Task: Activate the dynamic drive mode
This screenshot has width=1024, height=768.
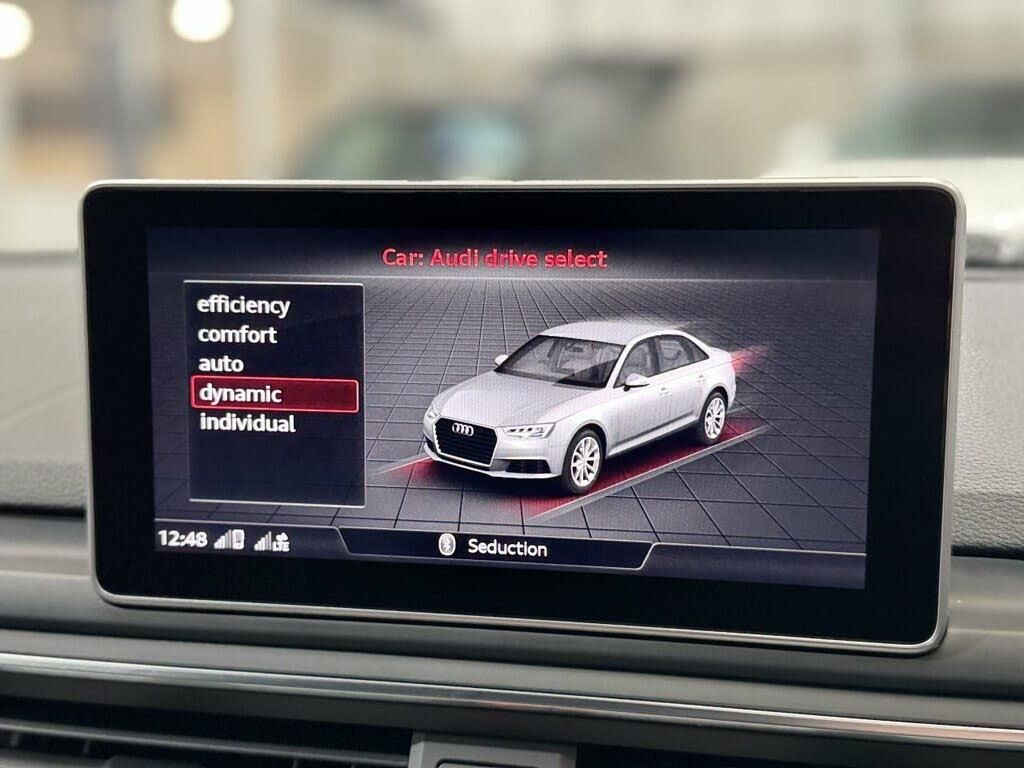Action: coord(240,394)
